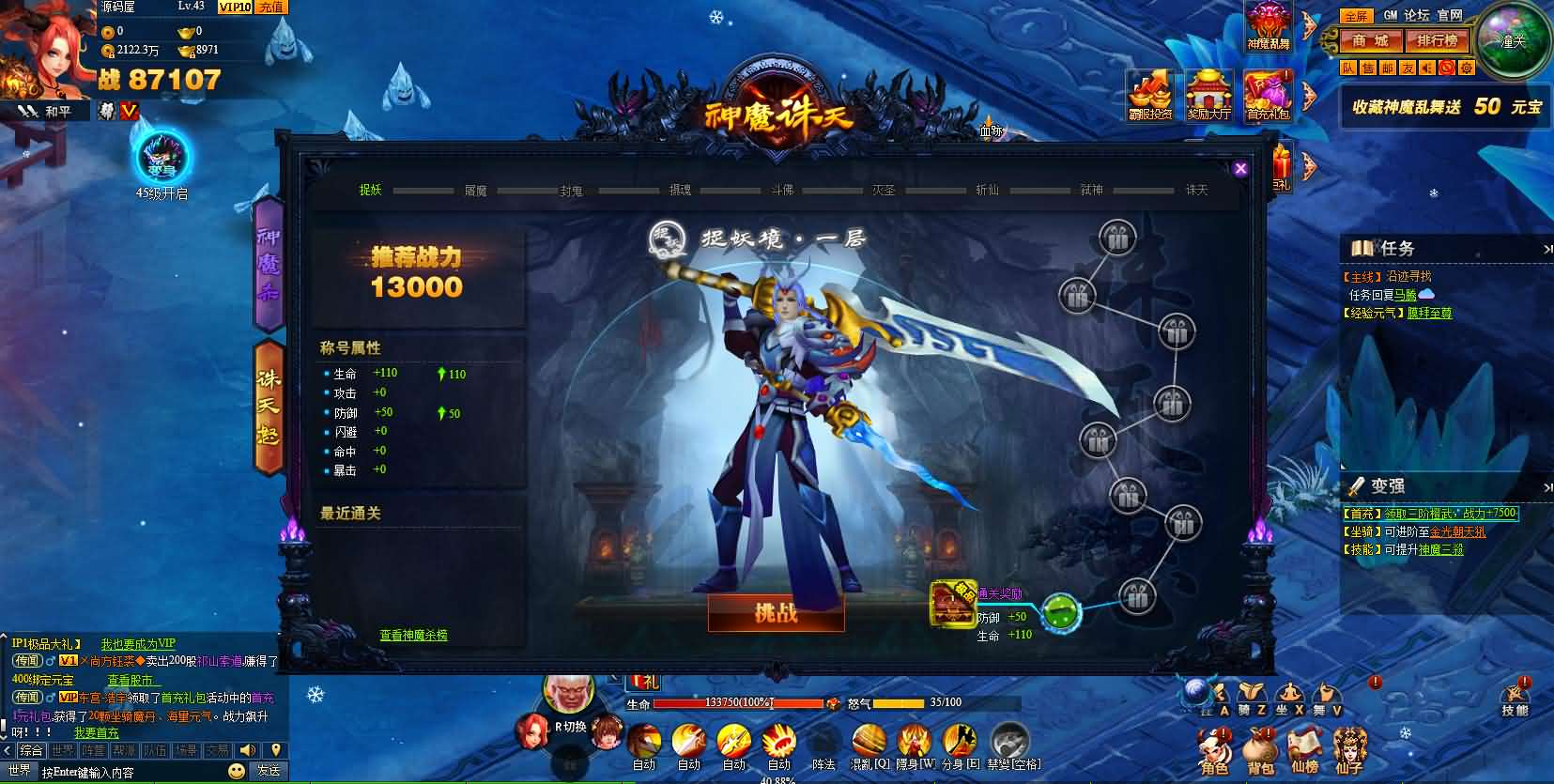Open the 角色 character sheet
This screenshot has height=784, width=1554.
[x=1212, y=749]
